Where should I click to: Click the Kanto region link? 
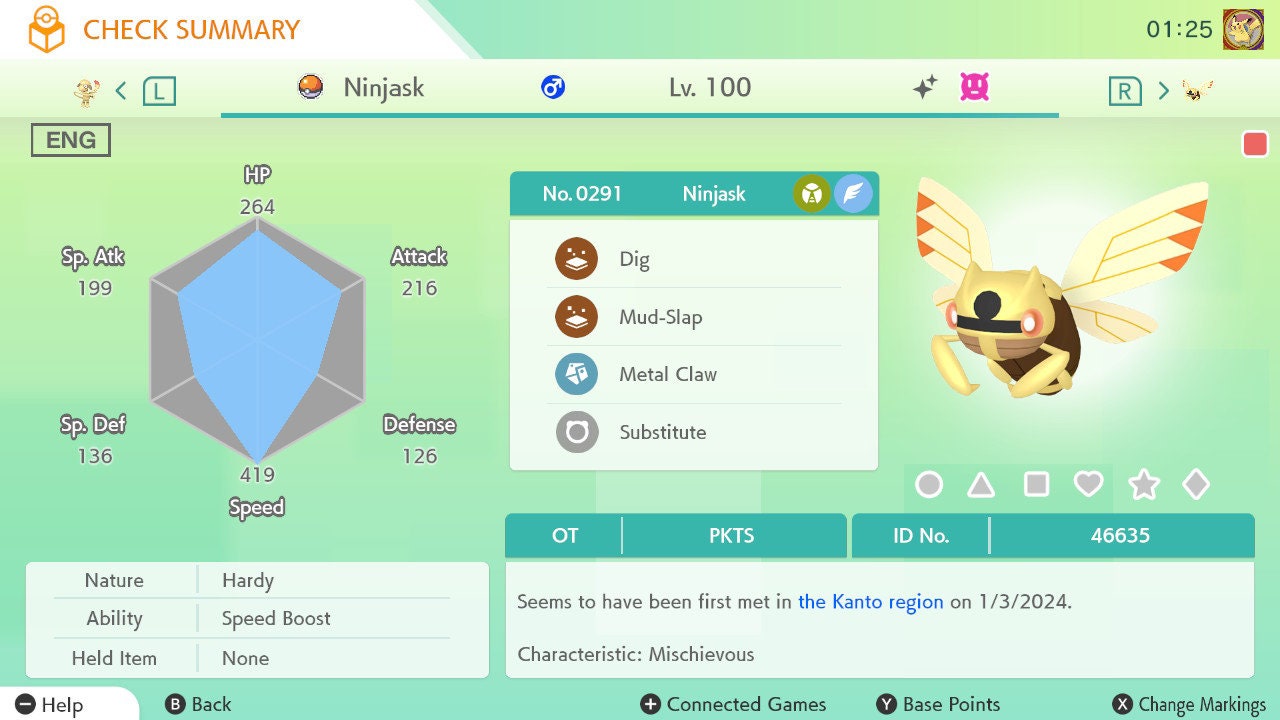point(870,602)
